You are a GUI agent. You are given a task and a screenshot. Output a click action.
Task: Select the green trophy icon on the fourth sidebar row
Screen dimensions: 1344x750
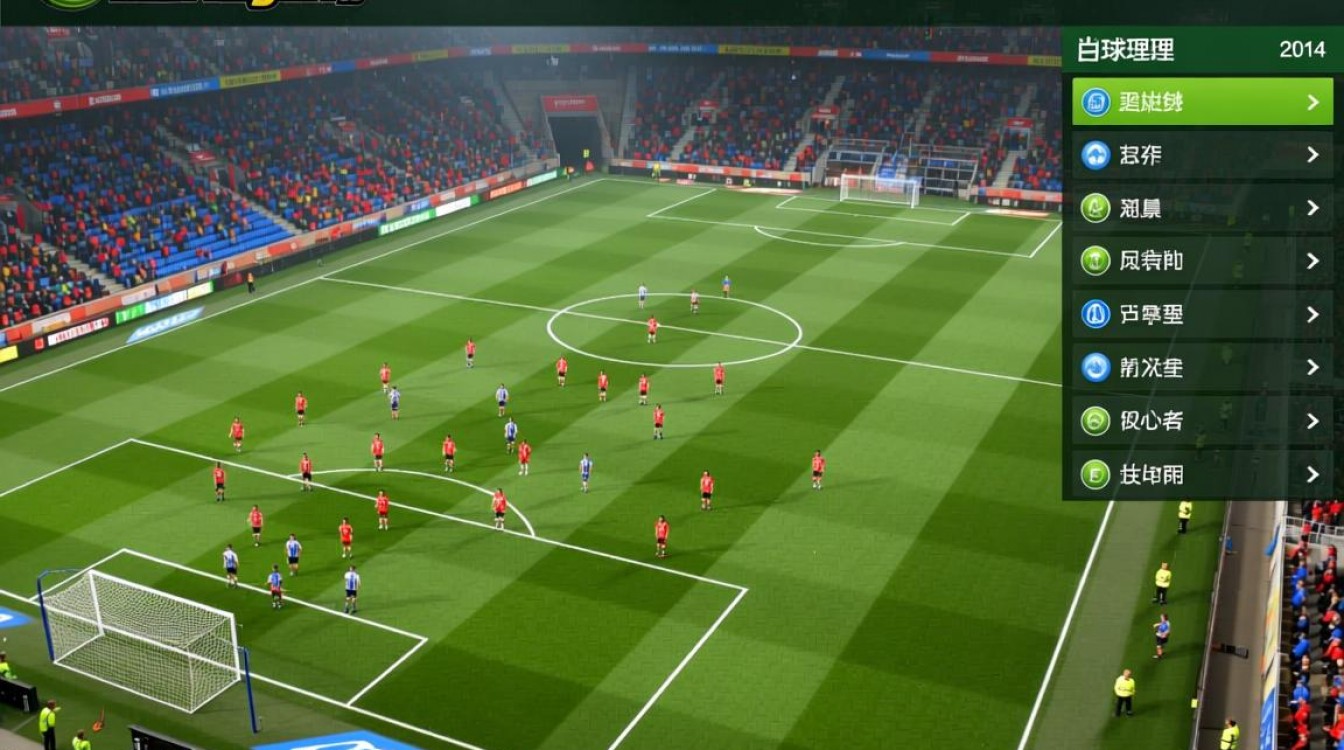tap(1095, 261)
